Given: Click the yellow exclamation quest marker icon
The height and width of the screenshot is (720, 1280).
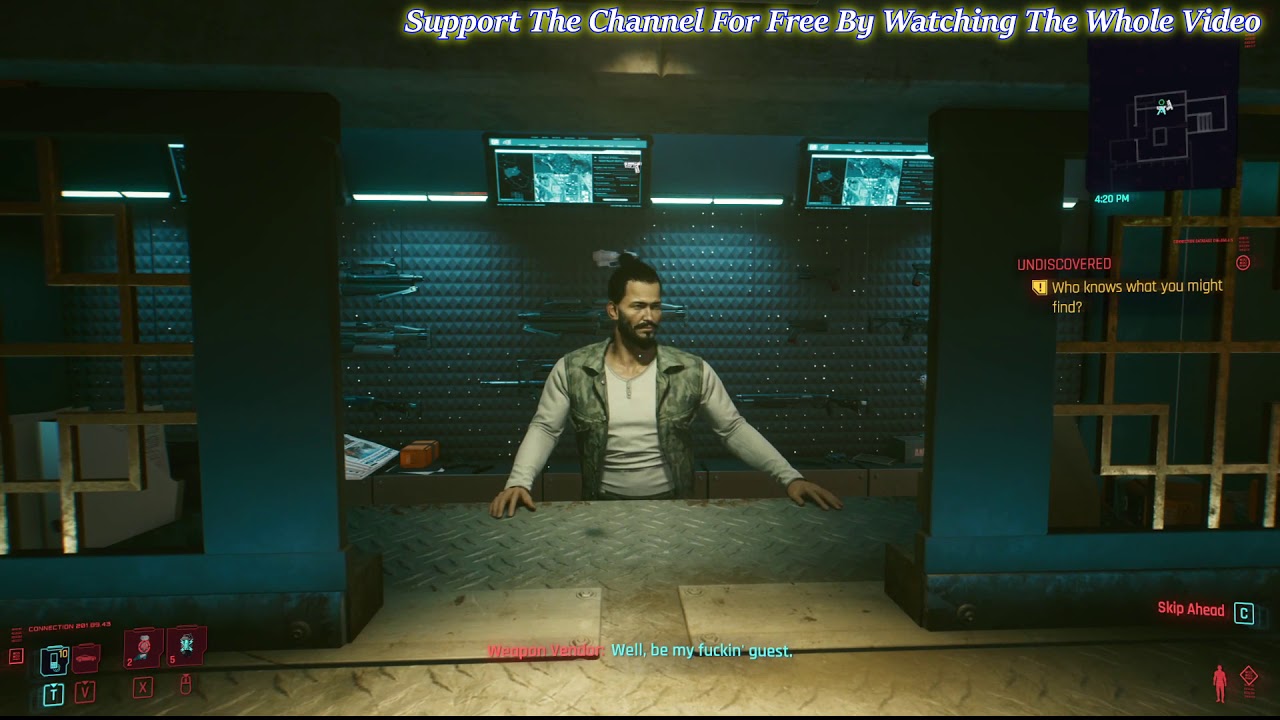Looking at the screenshot, I should pyautogui.click(x=1040, y=286).
